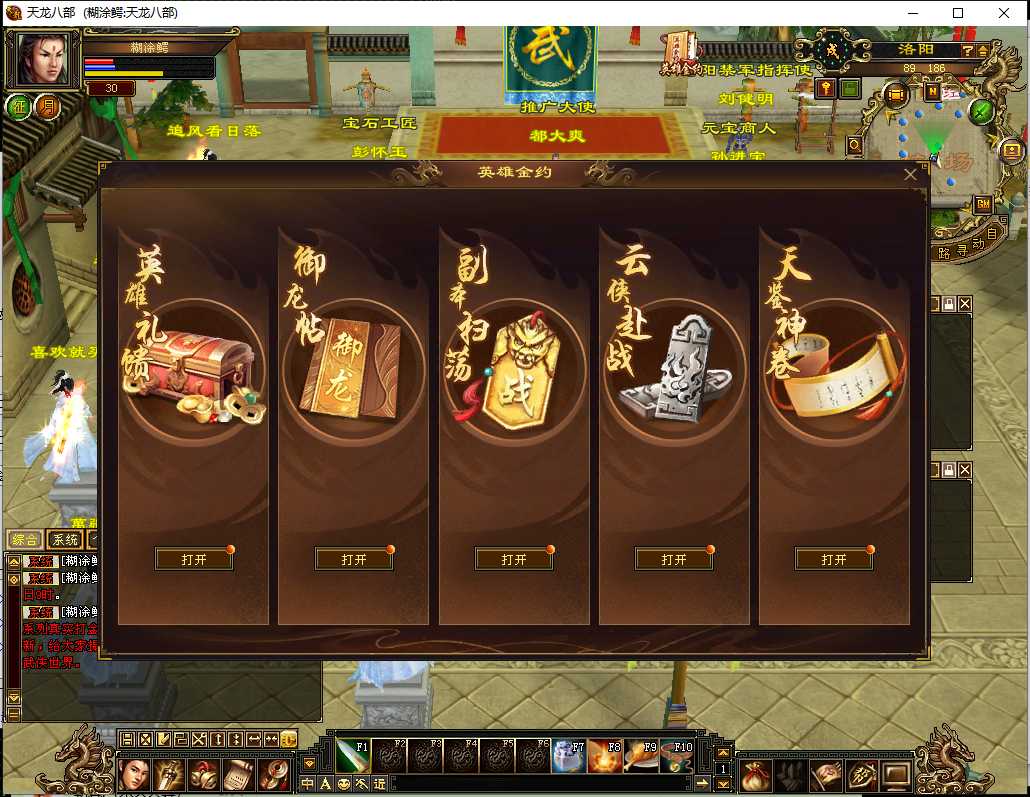1030x797 pixels.
Task: Click 打开 under the 御龙帖 book
Action: point(354,559)
